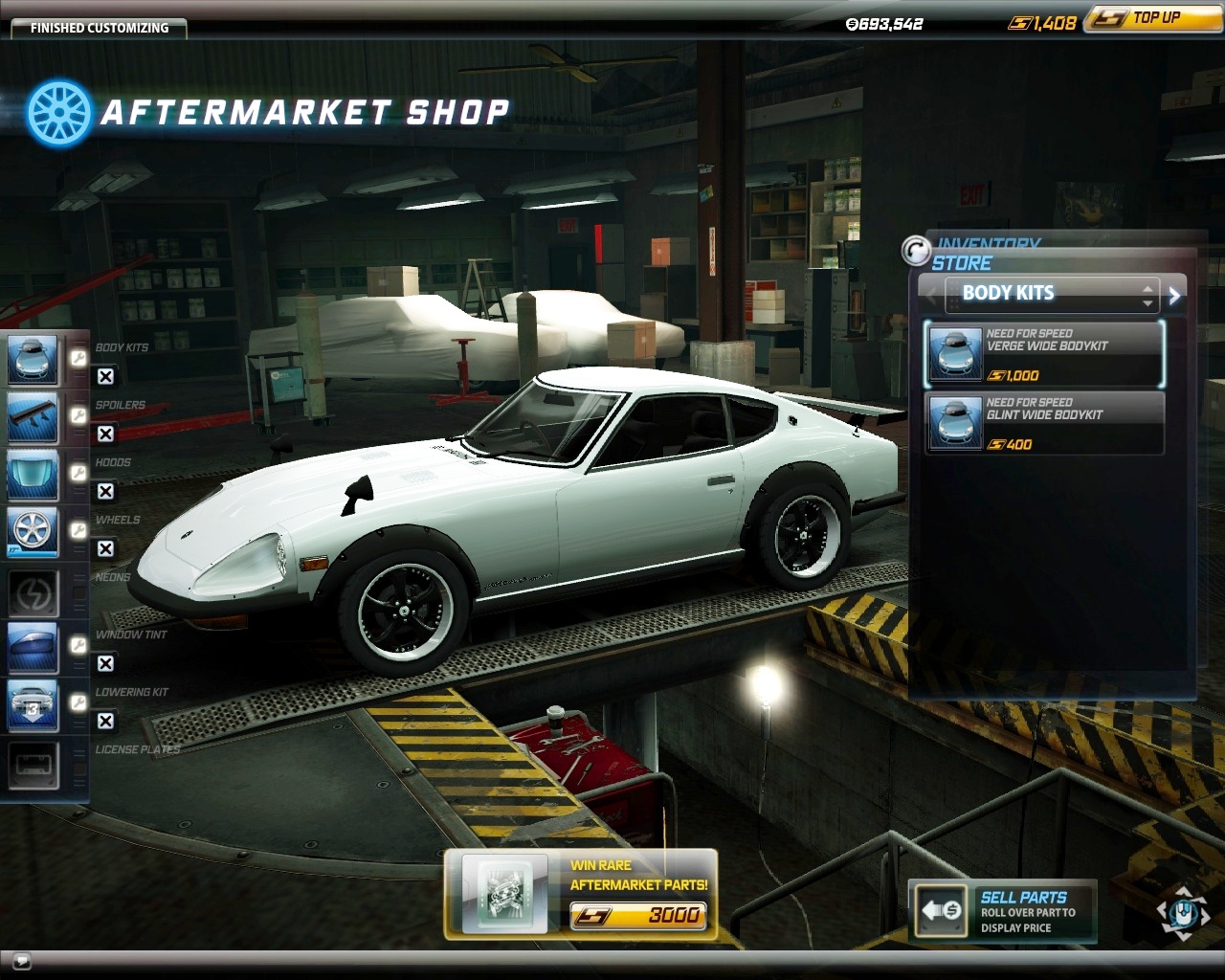
Task: Remove the installed spoiler with its X
Action: click(106, 434)
